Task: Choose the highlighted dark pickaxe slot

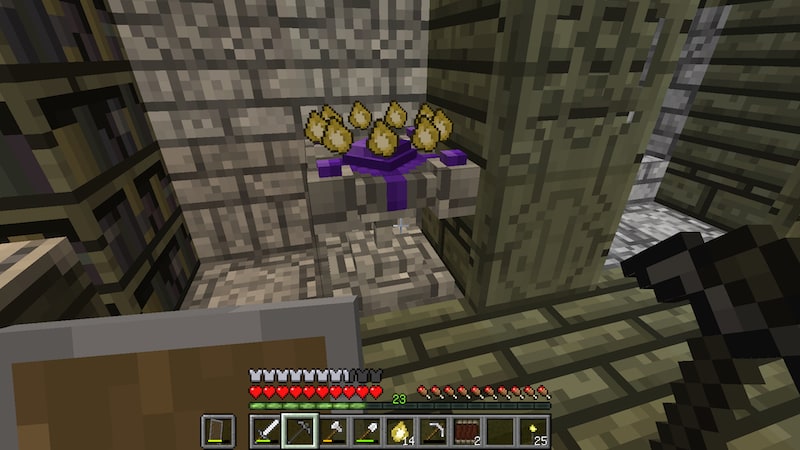Action: tap(299, 431)
